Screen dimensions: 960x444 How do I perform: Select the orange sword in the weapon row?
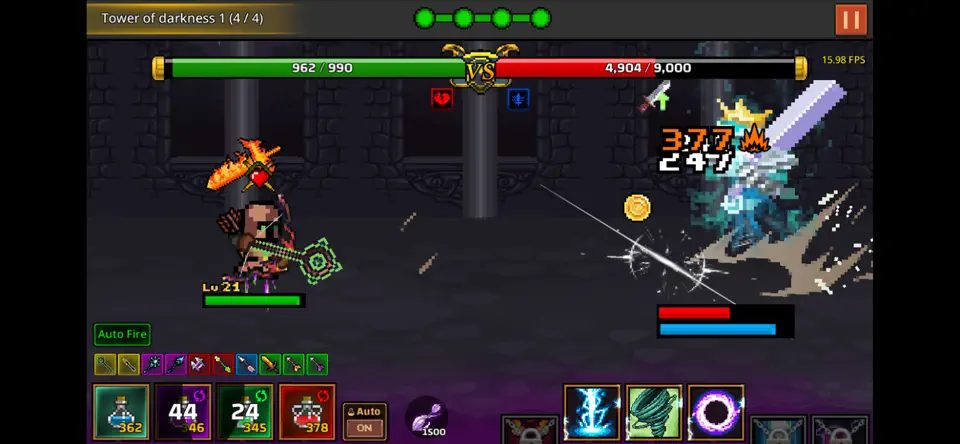(270, 365)
